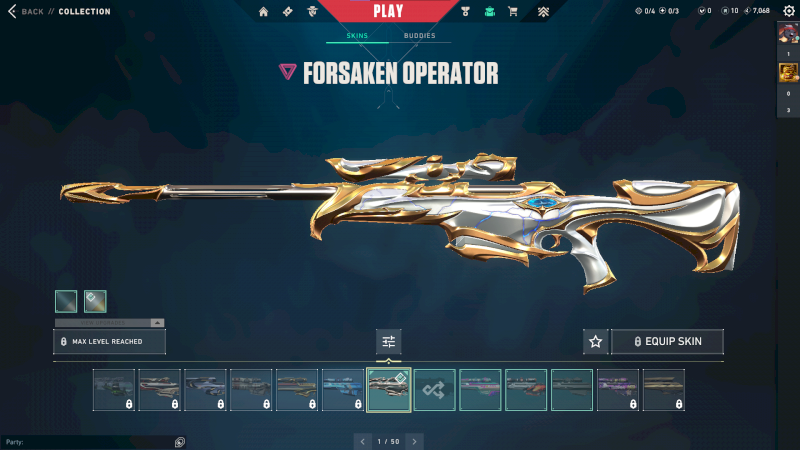Equip the Forsaken Operator skin

[667, 342]
